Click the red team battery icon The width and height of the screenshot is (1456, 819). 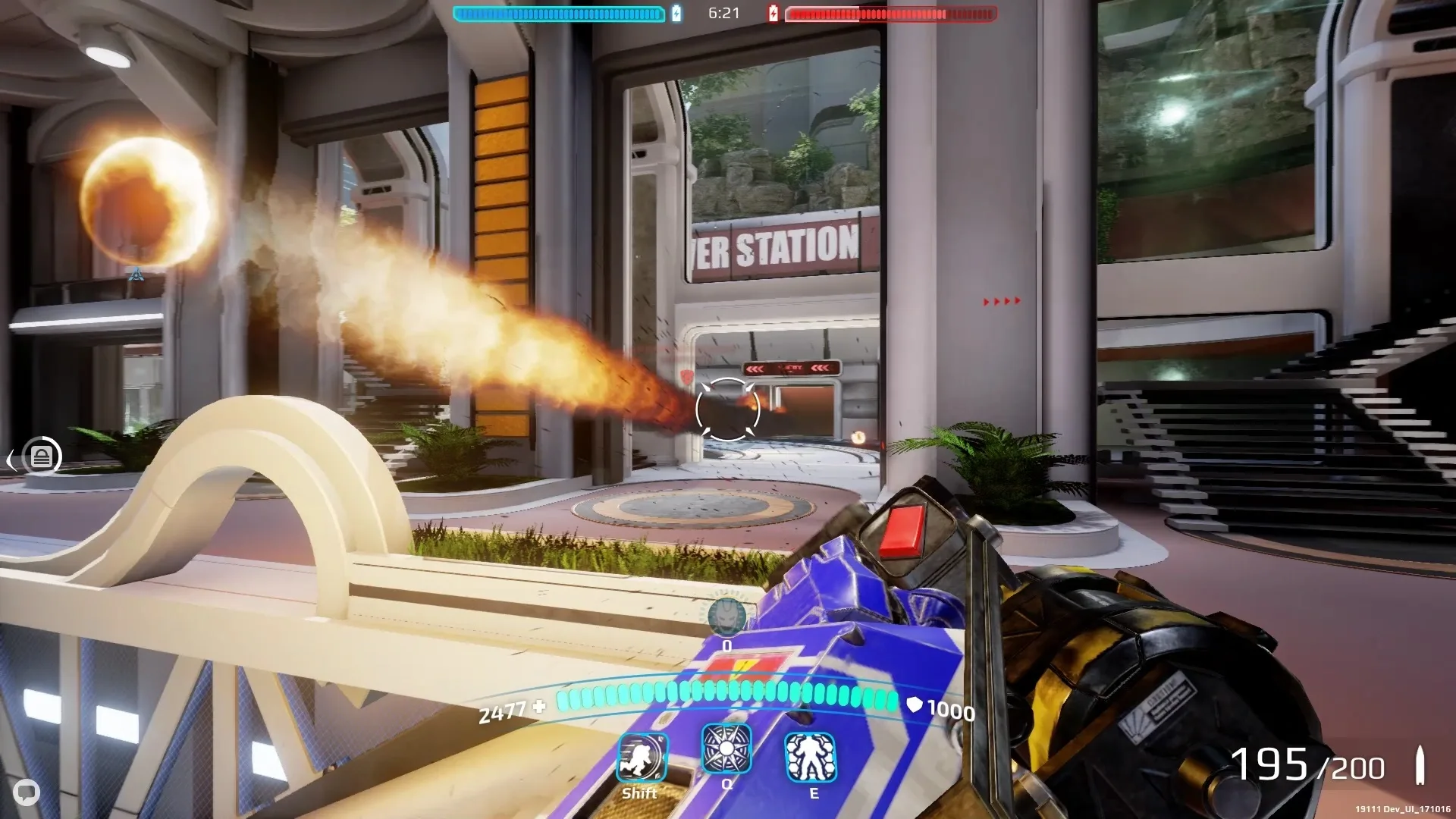(773, 12)
